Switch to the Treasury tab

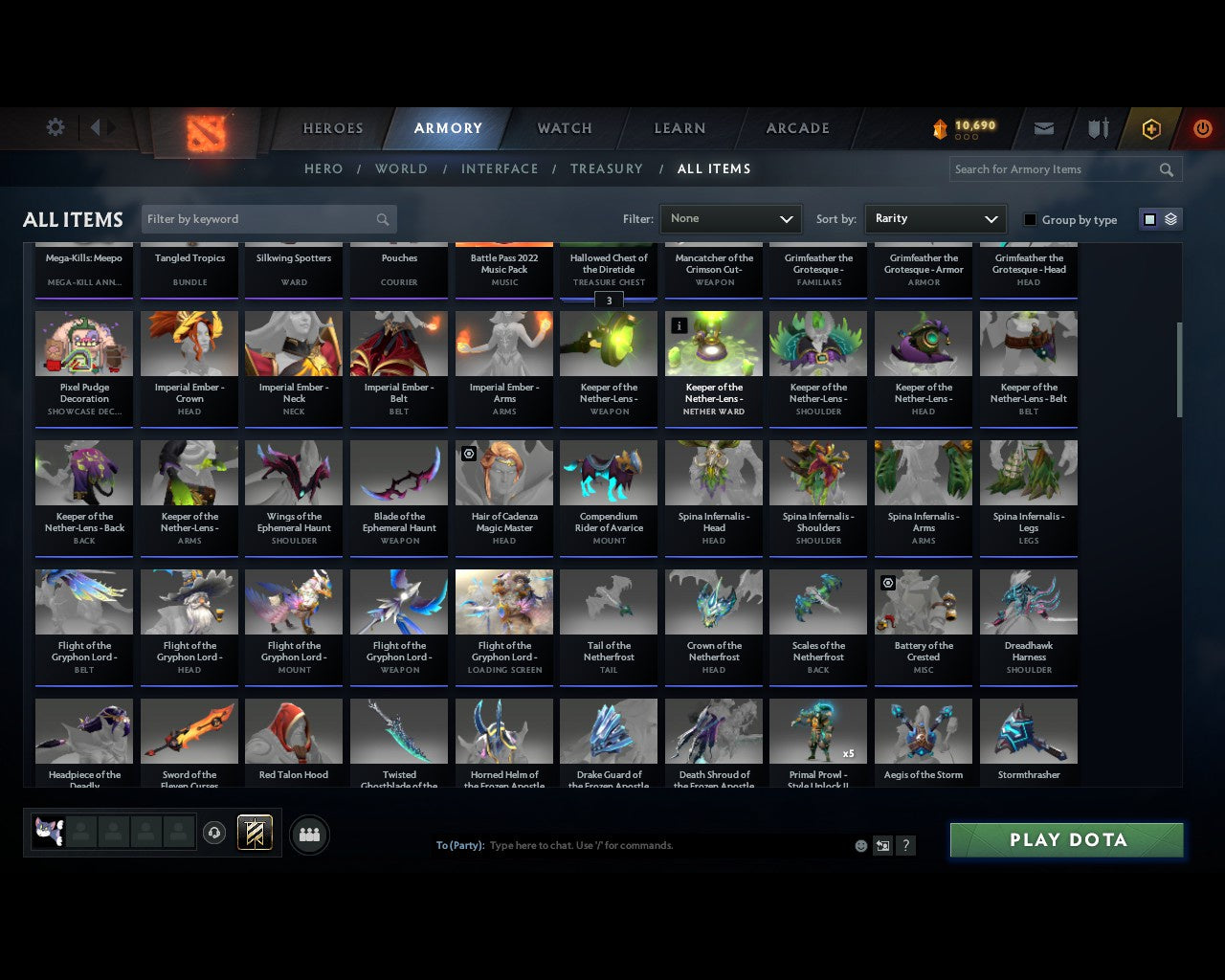tap(607, 168)
